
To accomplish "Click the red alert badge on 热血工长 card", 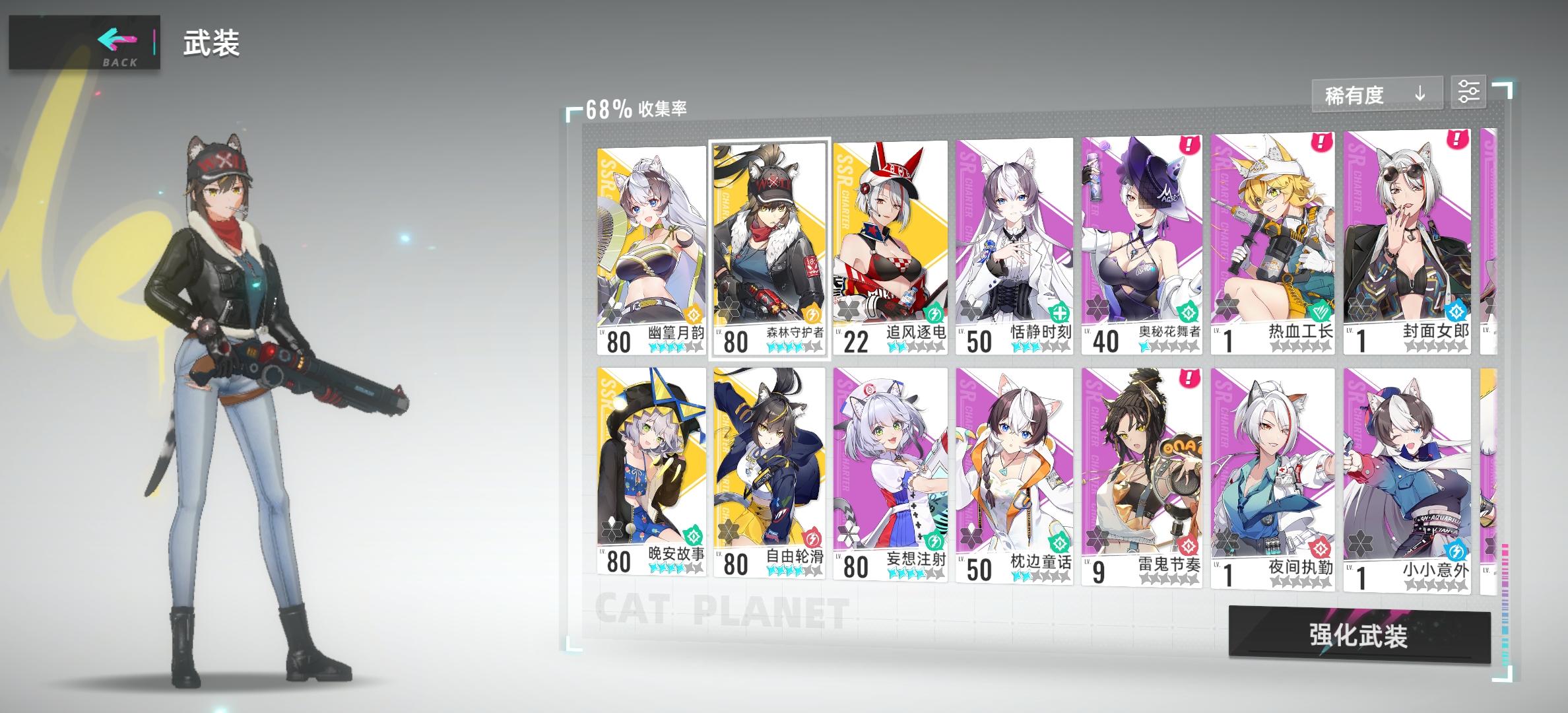I will (1321, 141).
